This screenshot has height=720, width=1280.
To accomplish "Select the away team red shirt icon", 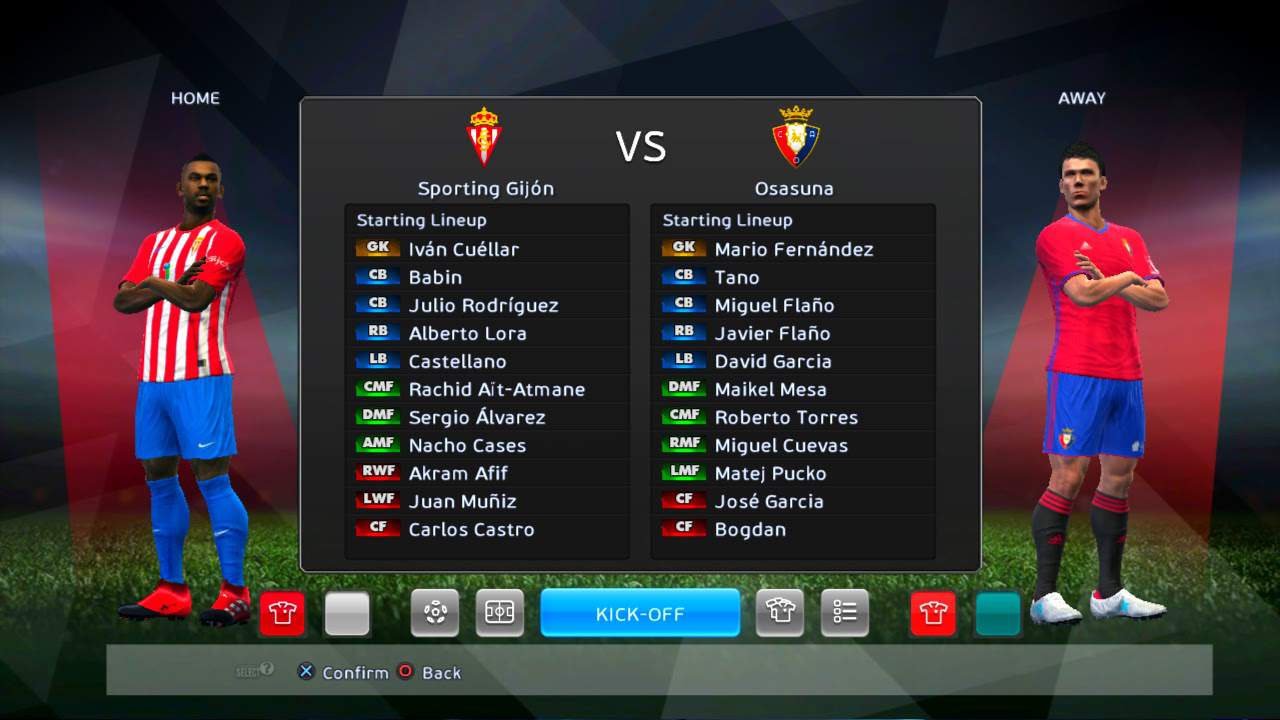I will 933,613.
